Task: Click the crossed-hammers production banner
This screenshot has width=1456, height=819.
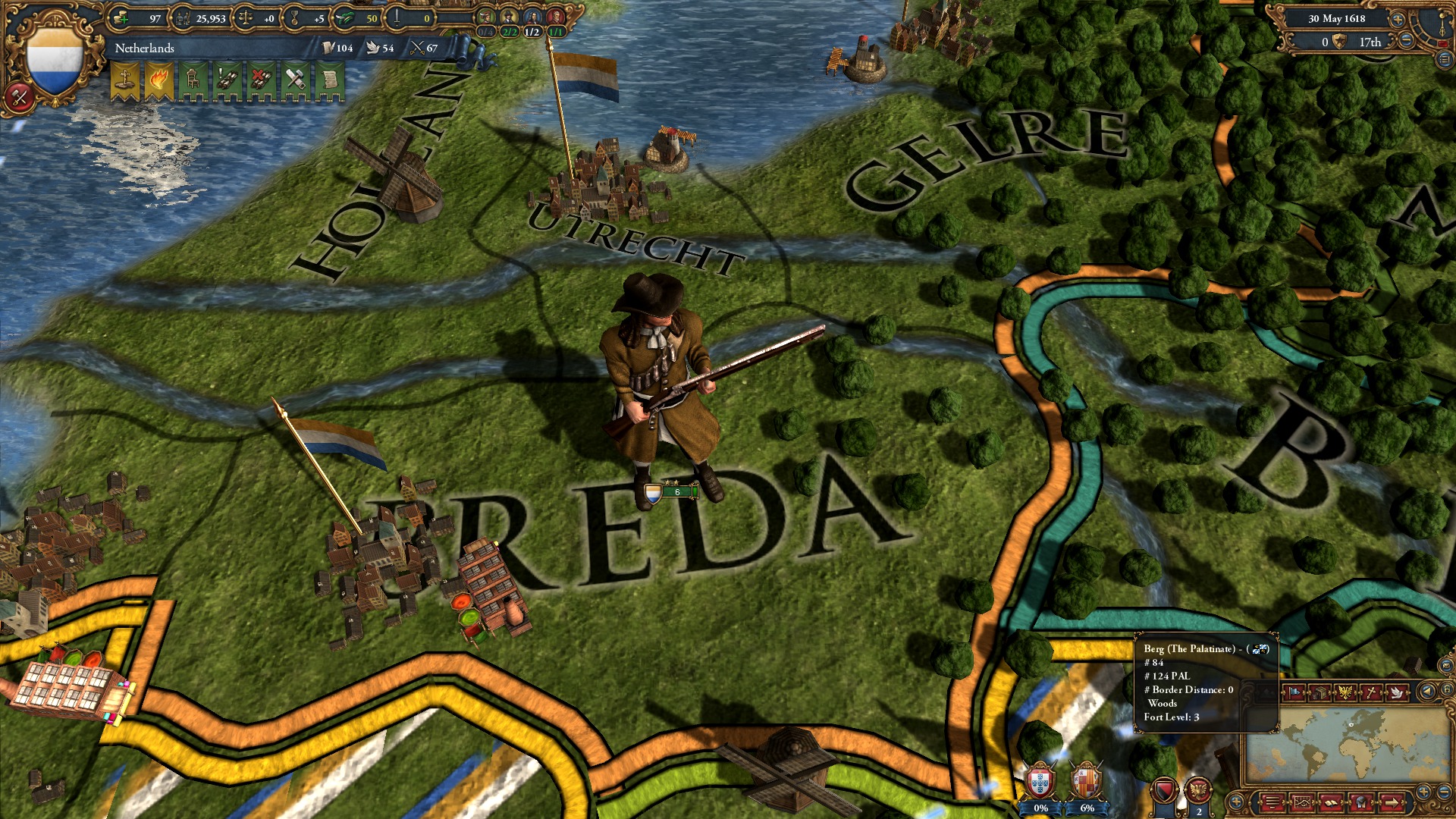Action: point(295,78)
